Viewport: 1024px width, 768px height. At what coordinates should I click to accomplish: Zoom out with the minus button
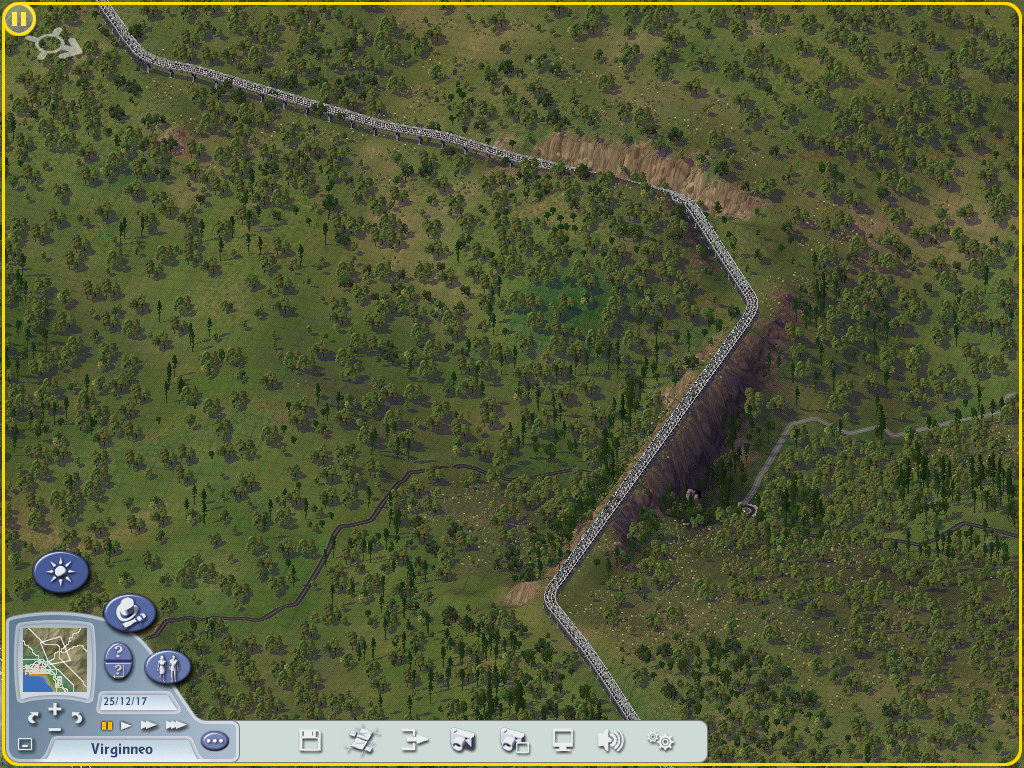[55, 727]
